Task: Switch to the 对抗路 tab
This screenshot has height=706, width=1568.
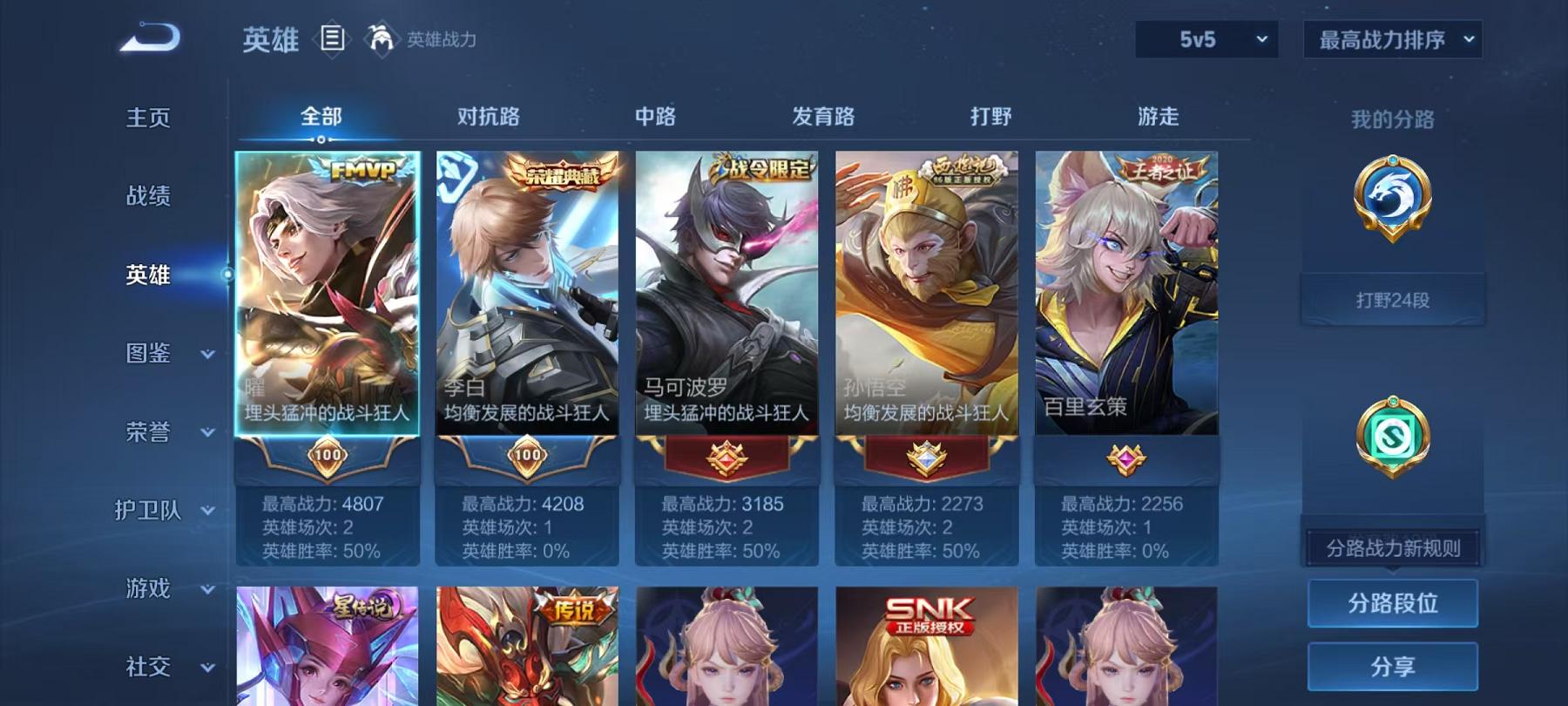Action: [488, 116]
